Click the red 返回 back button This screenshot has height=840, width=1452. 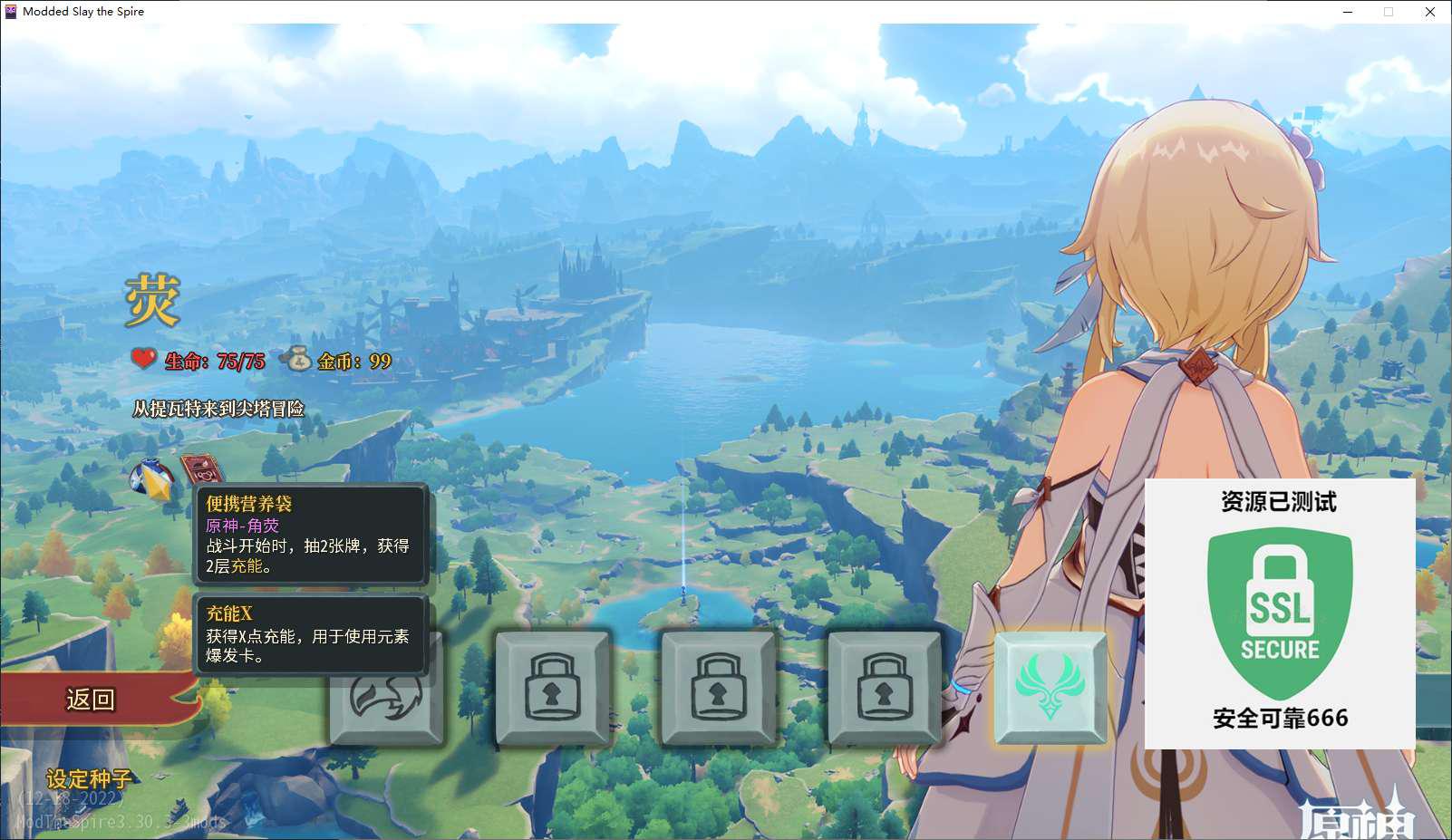click(91, 699)
